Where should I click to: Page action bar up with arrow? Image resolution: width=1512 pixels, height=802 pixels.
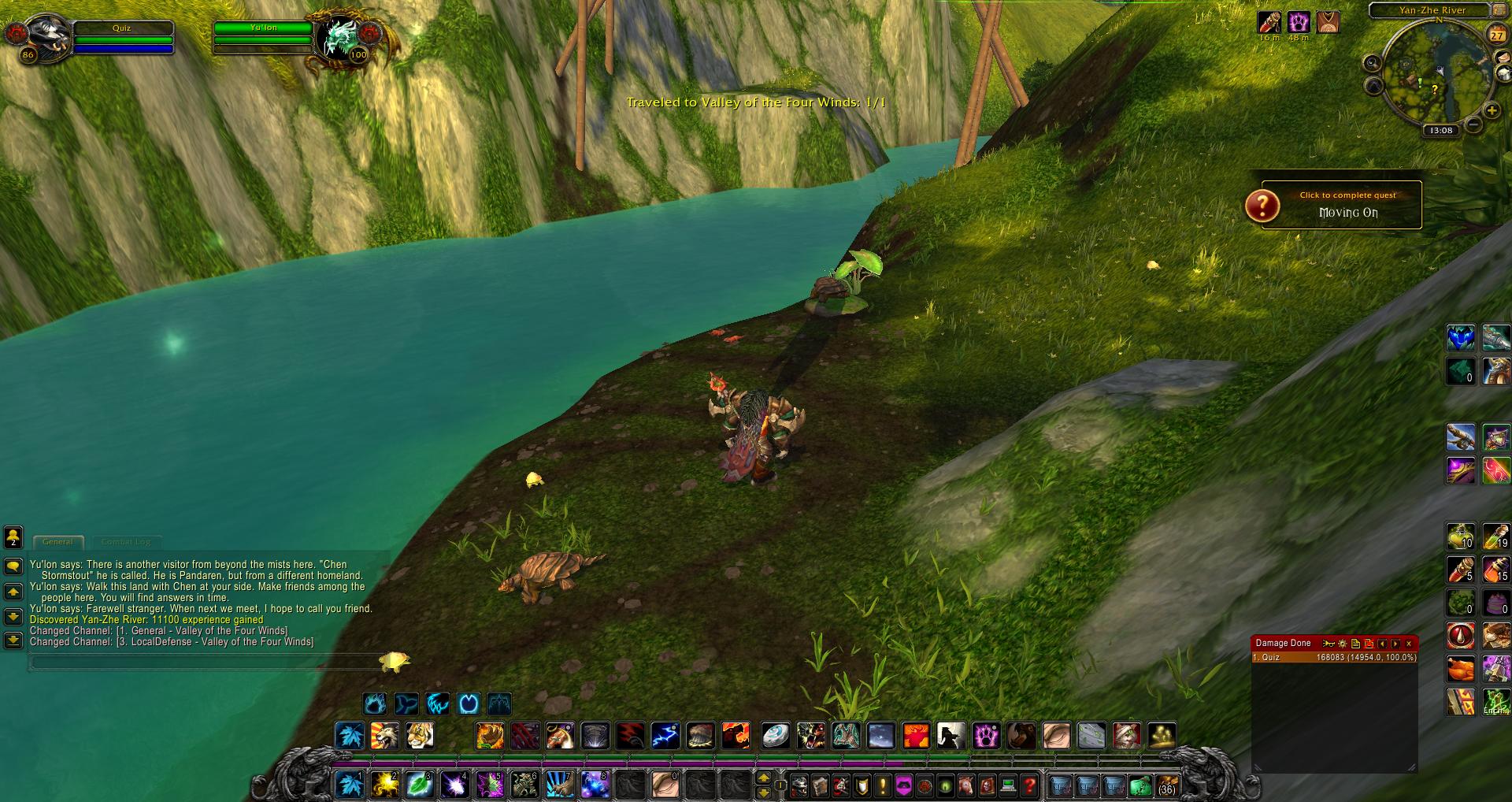pos(763,778)
